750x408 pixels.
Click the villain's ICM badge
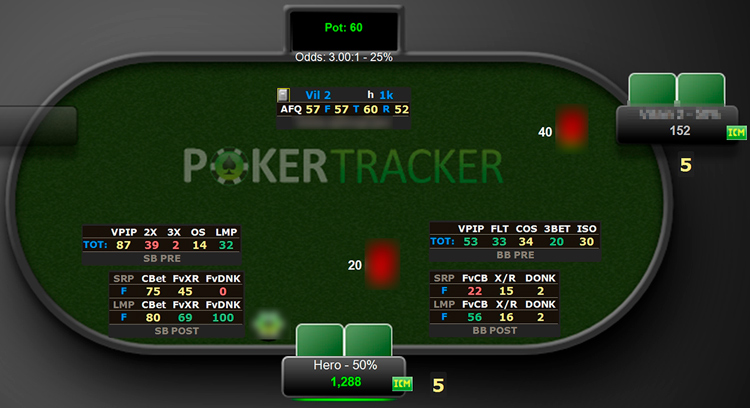click(735, 132)
